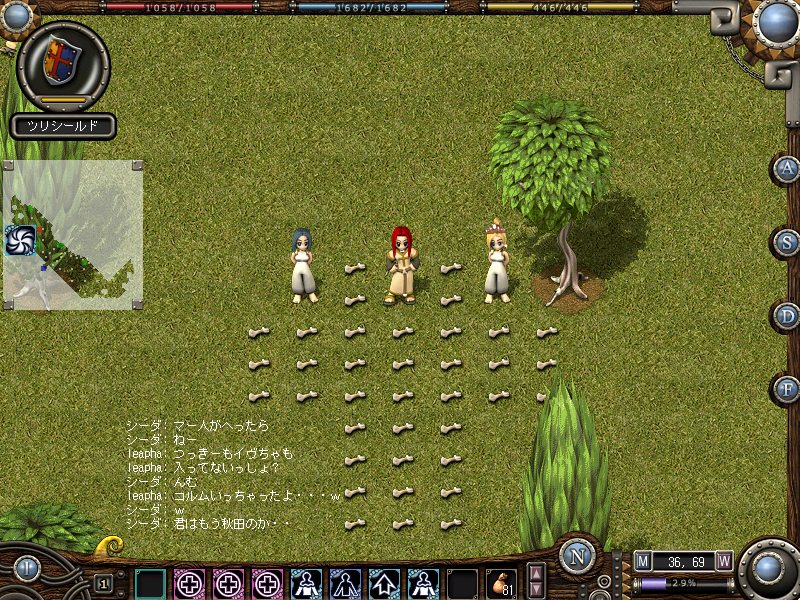Click the hotbar page down arrow
Image resolution: width=800 pixels, height=600 pixels.
pos(536,590)
